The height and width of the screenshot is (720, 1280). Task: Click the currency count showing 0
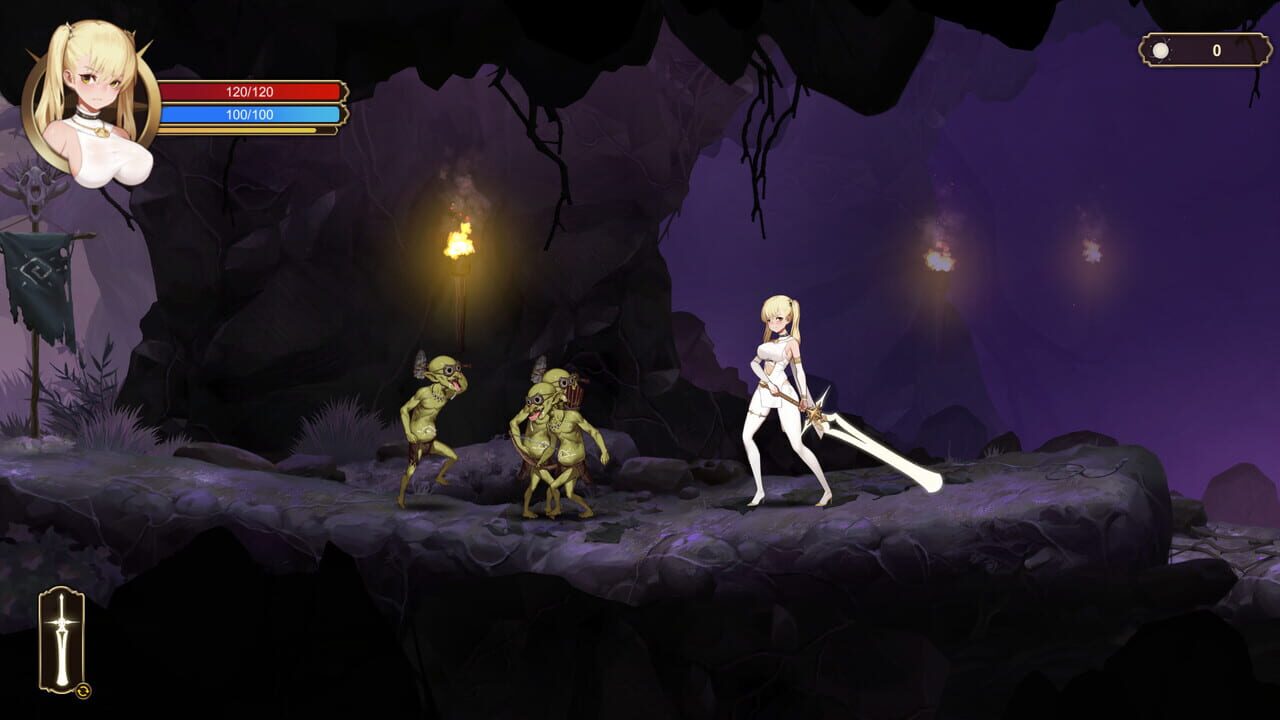1216,47
